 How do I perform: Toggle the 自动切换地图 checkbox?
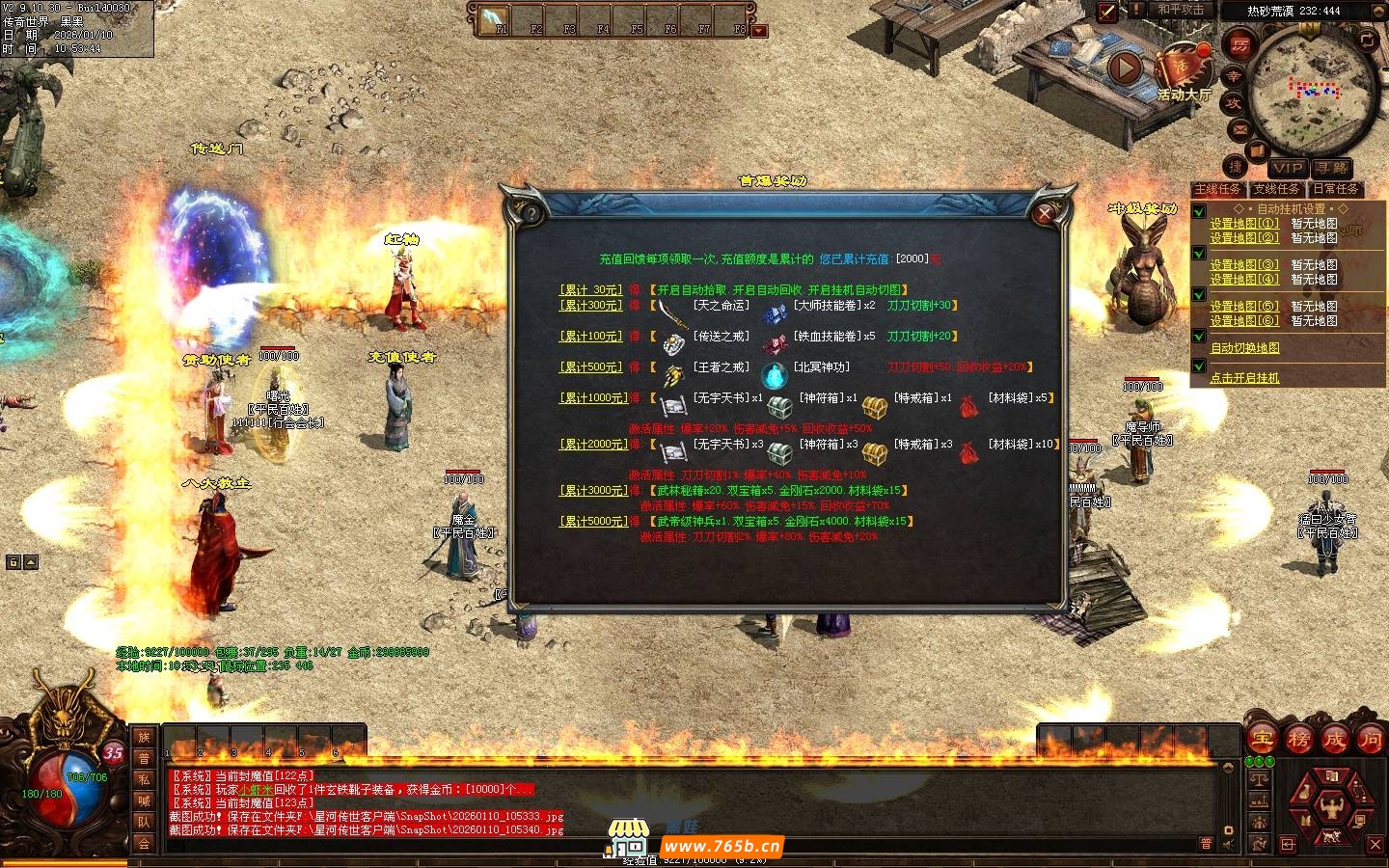click(x=1199, y=337)
